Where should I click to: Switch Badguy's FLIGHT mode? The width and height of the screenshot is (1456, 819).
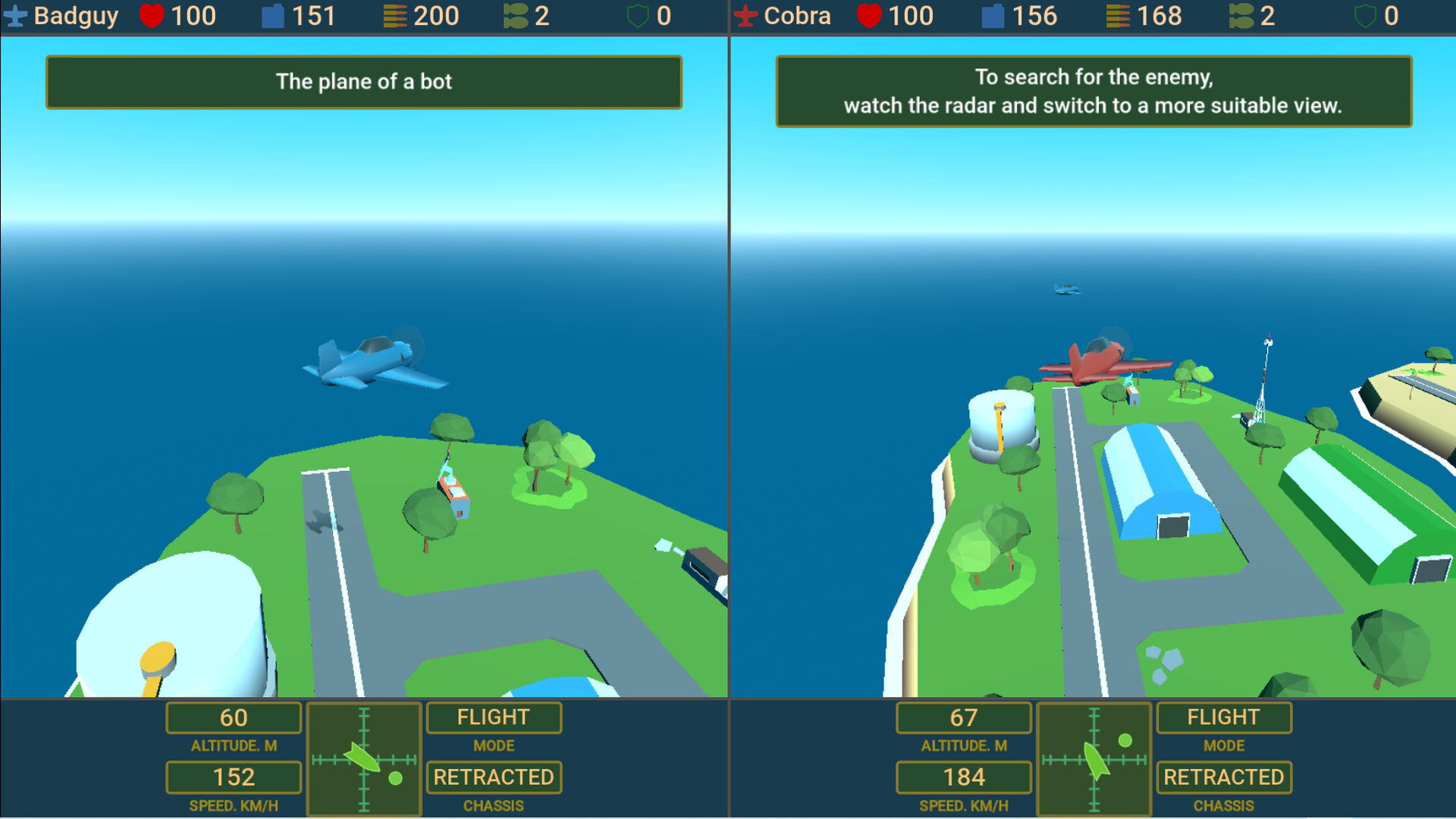pyautogui.click(x=494, y=717)
